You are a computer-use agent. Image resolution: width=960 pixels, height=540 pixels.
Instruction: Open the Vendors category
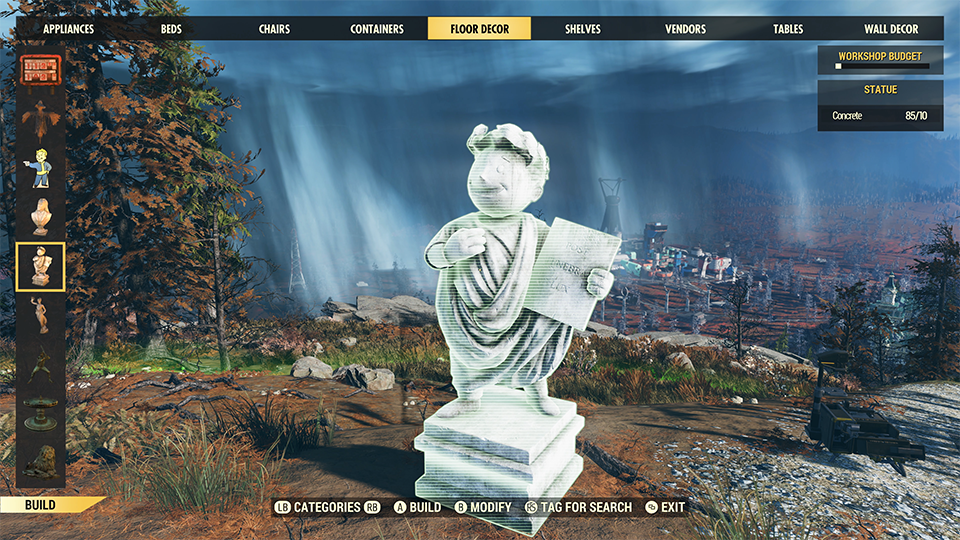pyautogui.click(x=685, y=29)
